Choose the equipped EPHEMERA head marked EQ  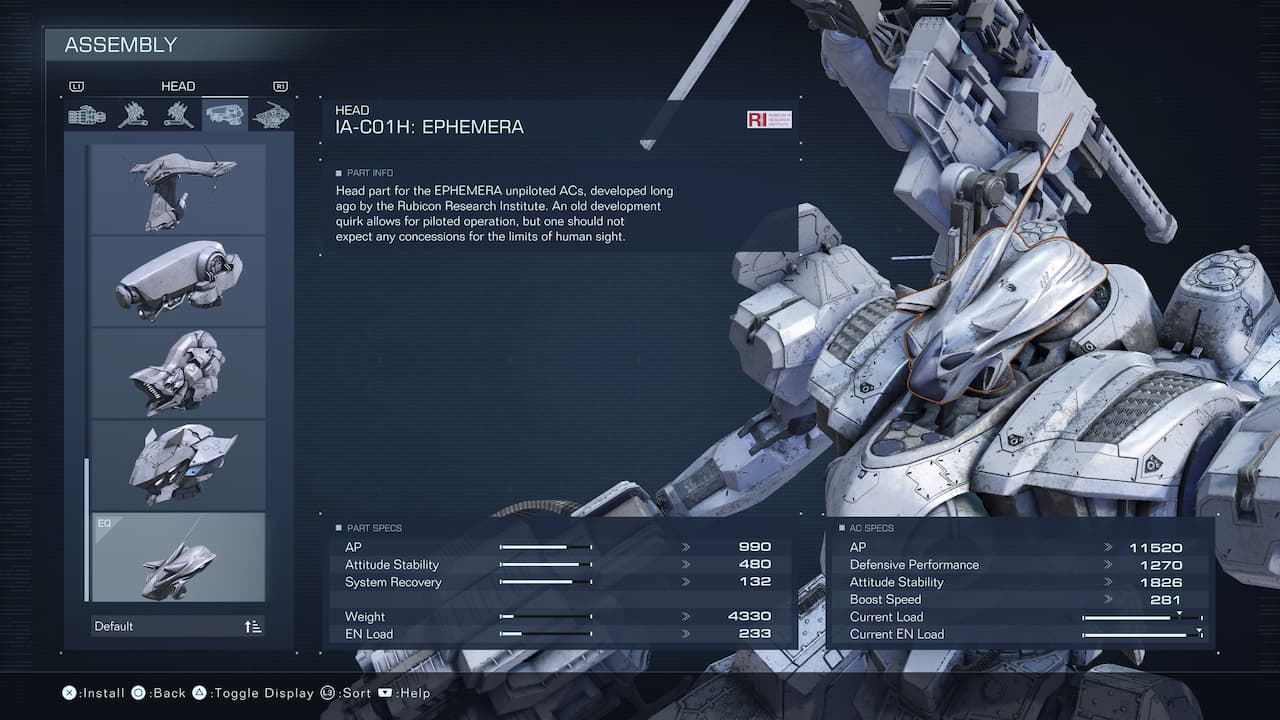coord(178,557)
